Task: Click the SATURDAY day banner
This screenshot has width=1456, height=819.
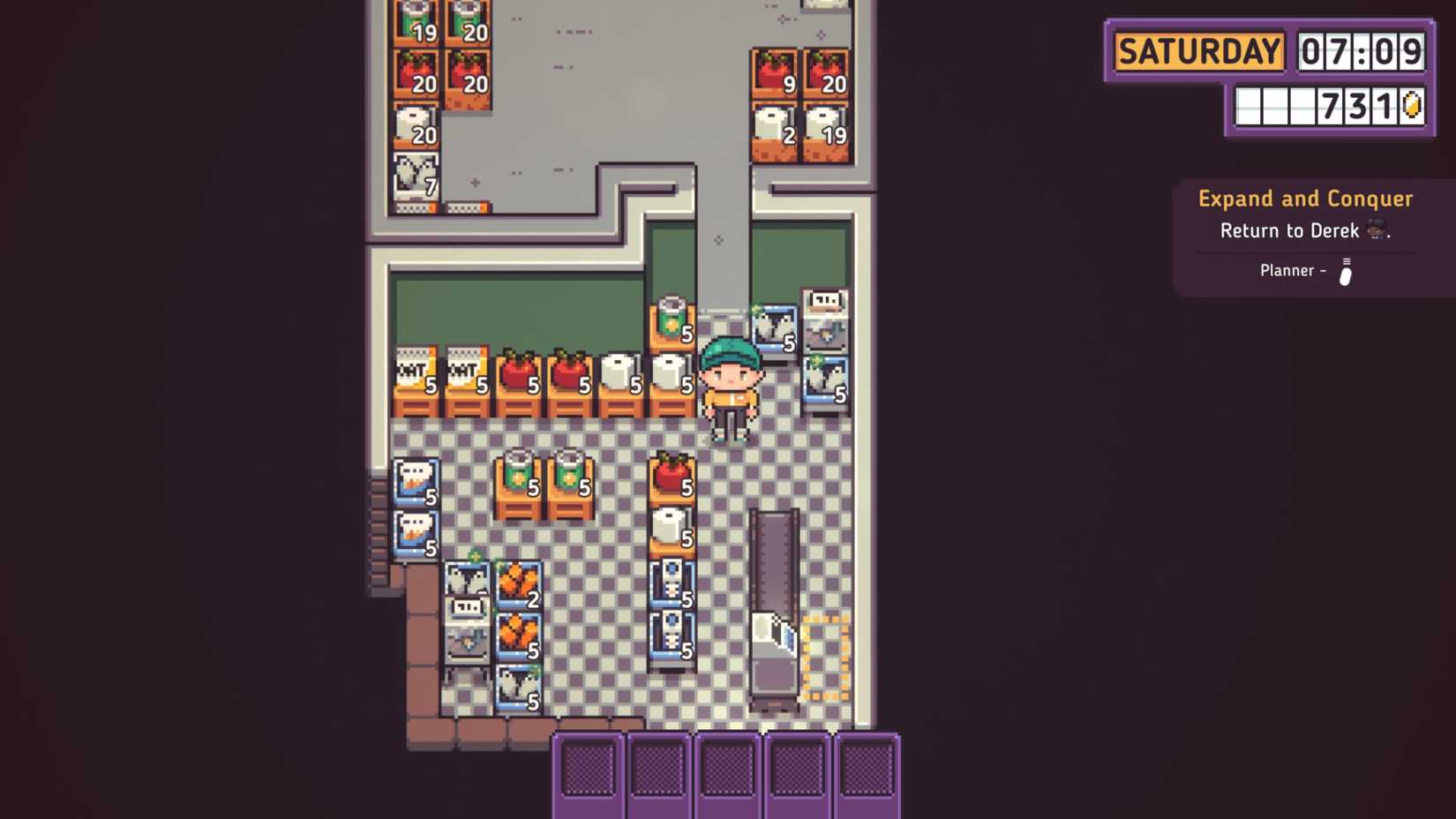Action: [1198, 52]
